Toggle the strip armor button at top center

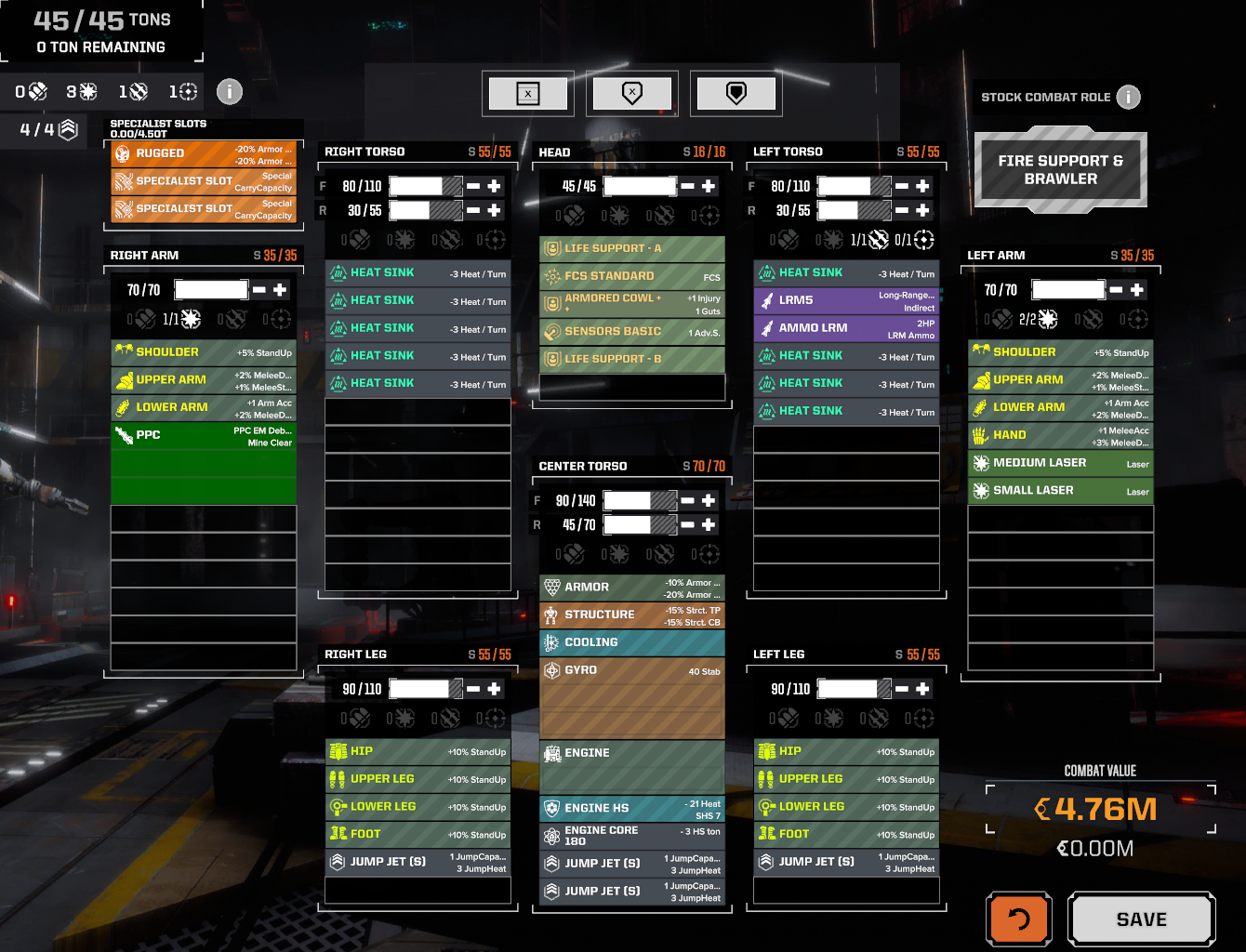(x=632, y=93)
